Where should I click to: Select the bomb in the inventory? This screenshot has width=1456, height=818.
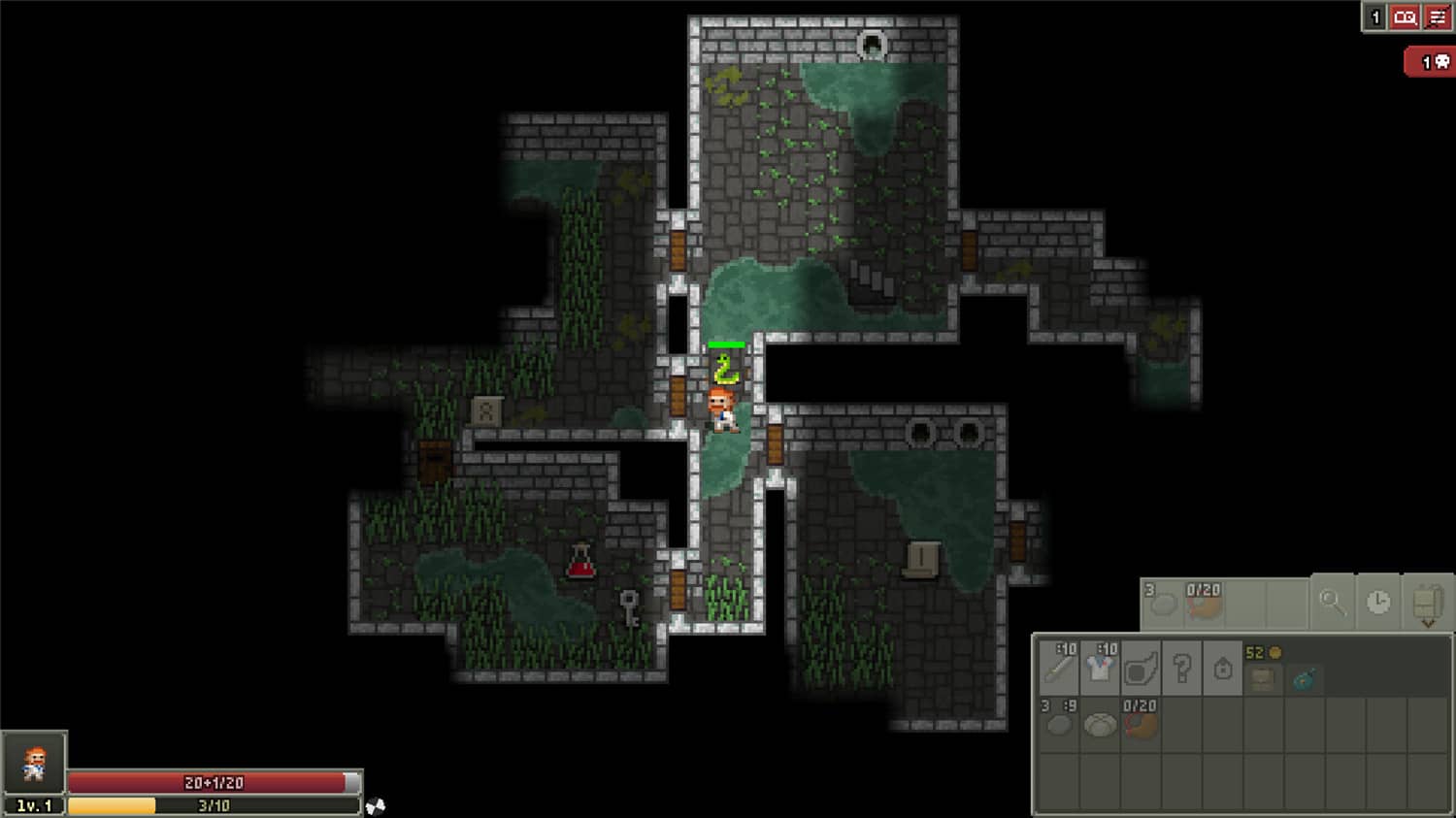tap(1305, 679)
